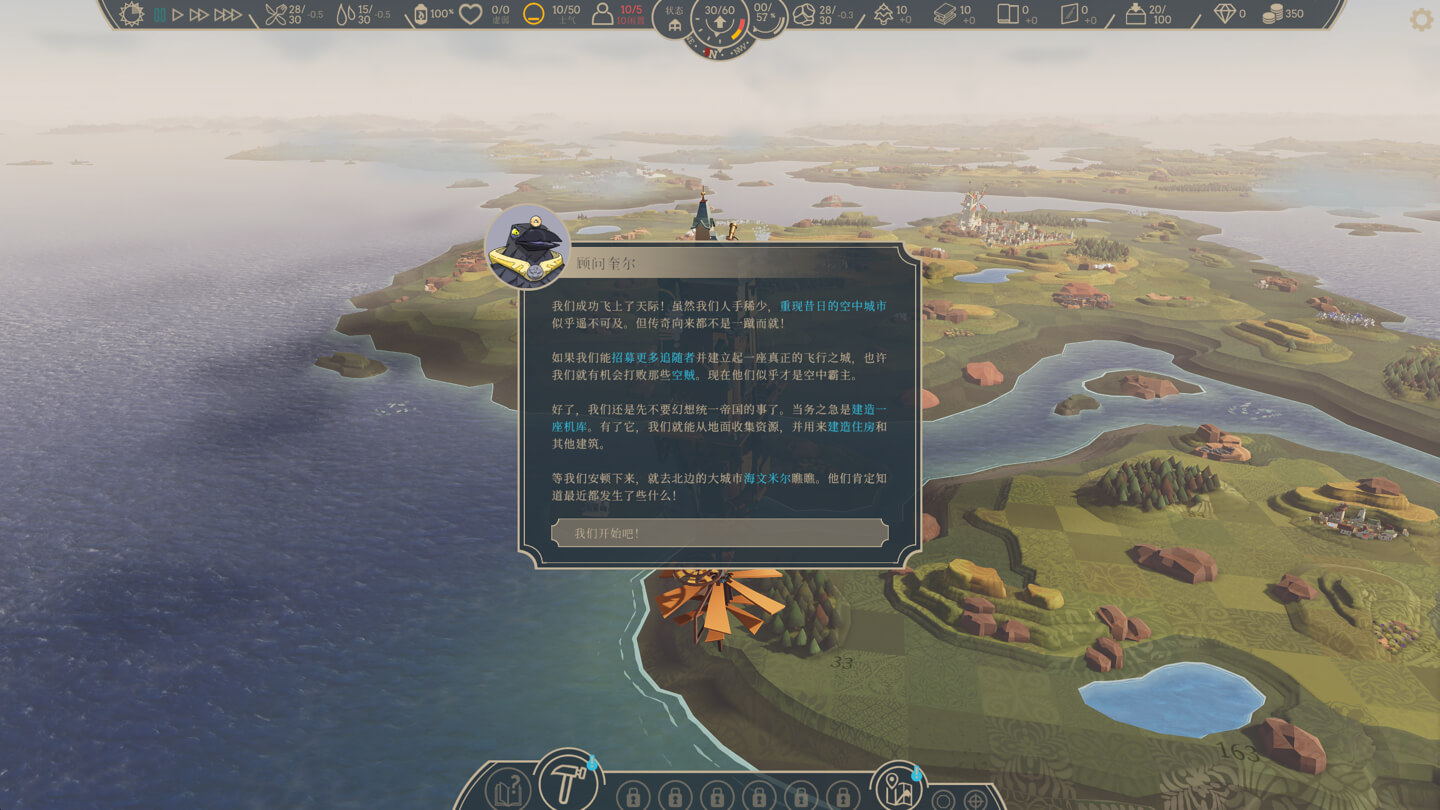Image resolution: width=1440 pixels, height=810 pixels.
Task: Open the settings gear
Action: point(1421,20)
